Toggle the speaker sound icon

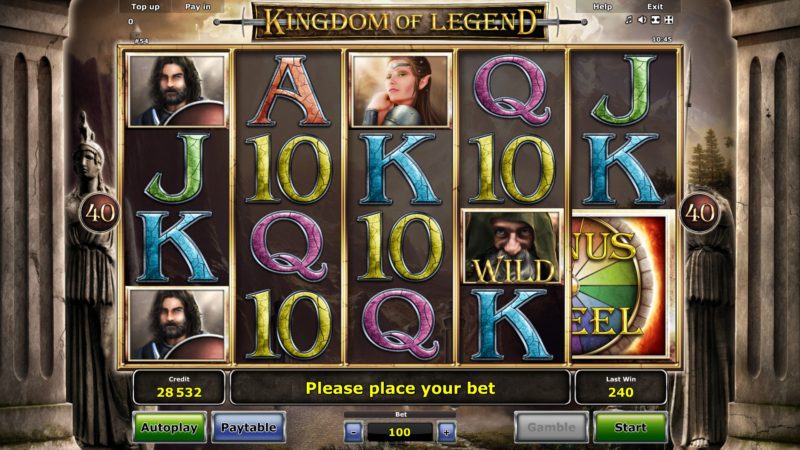point(641,20)
